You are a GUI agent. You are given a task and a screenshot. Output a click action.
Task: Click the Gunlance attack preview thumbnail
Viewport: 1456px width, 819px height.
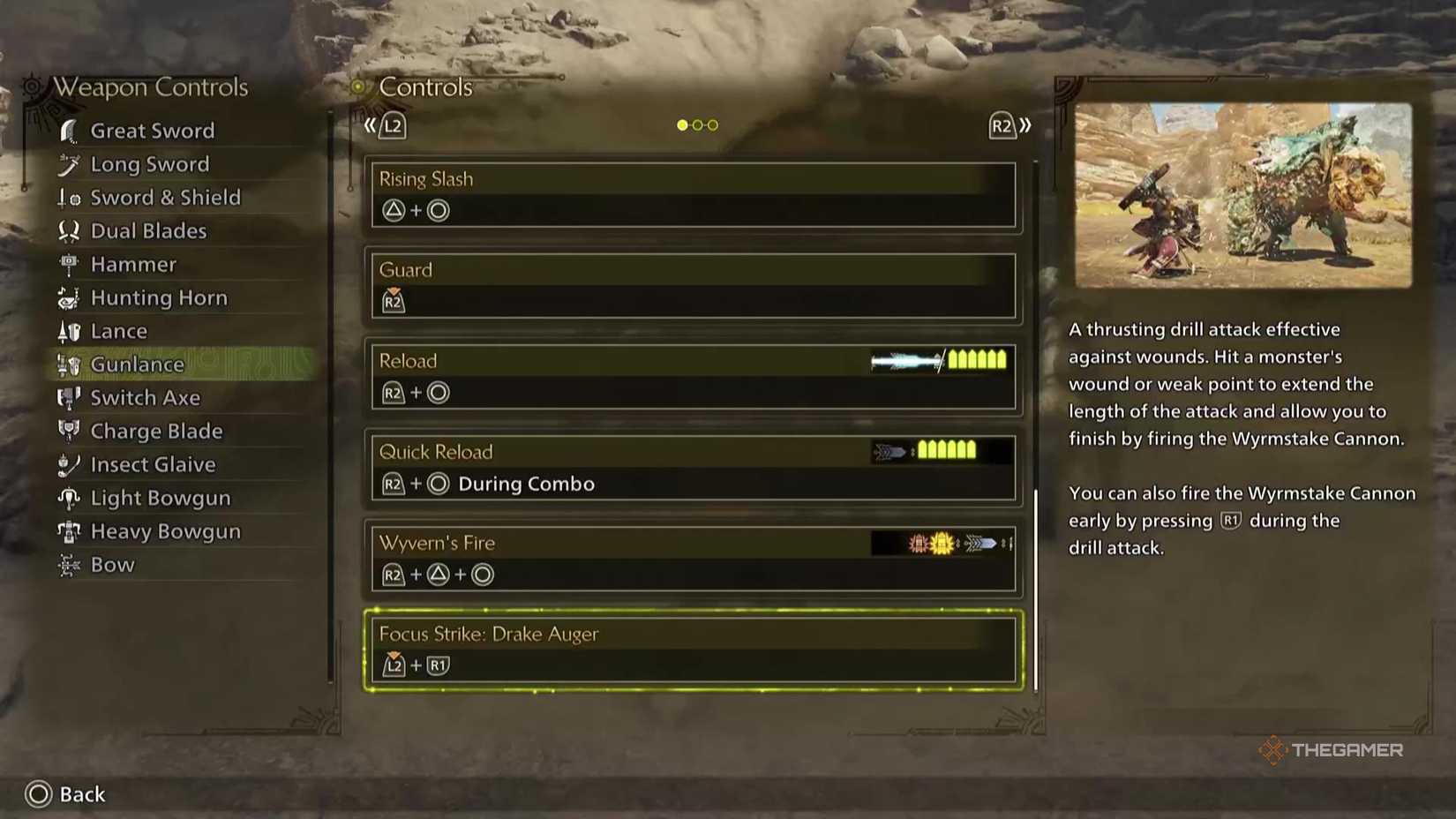1242,195
